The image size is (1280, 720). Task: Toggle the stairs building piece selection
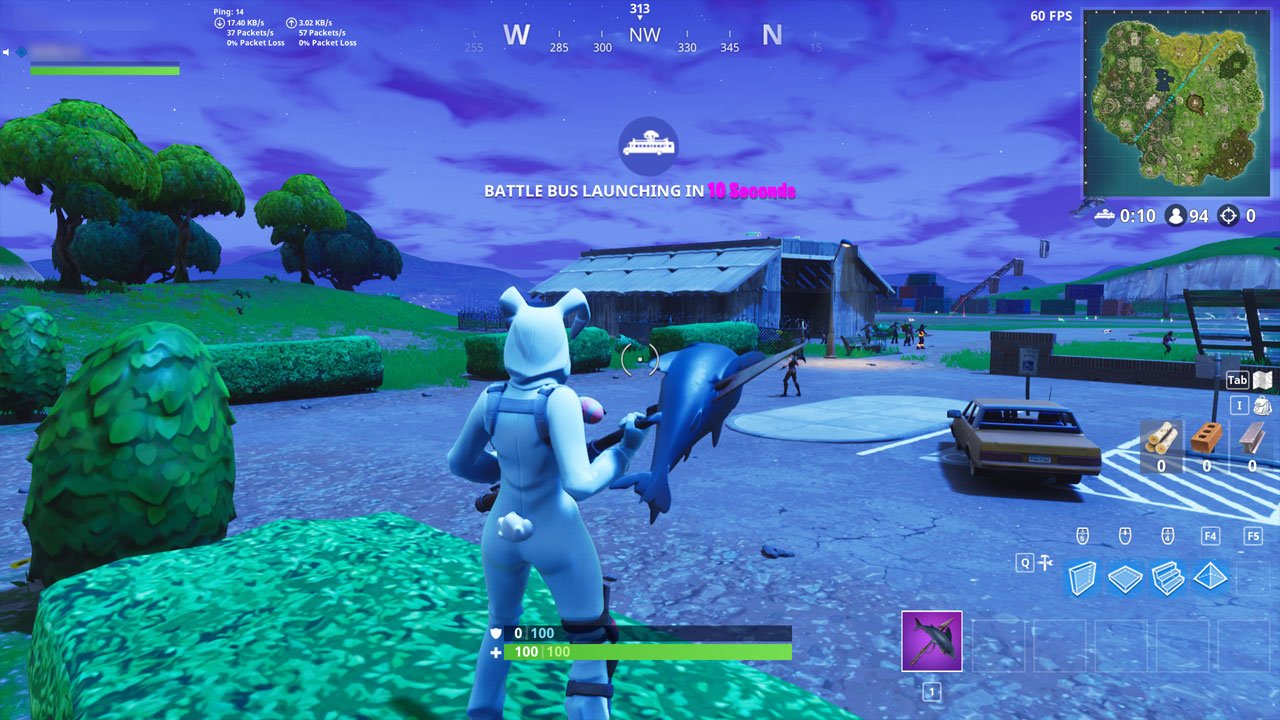click(x=1167, y=577)
